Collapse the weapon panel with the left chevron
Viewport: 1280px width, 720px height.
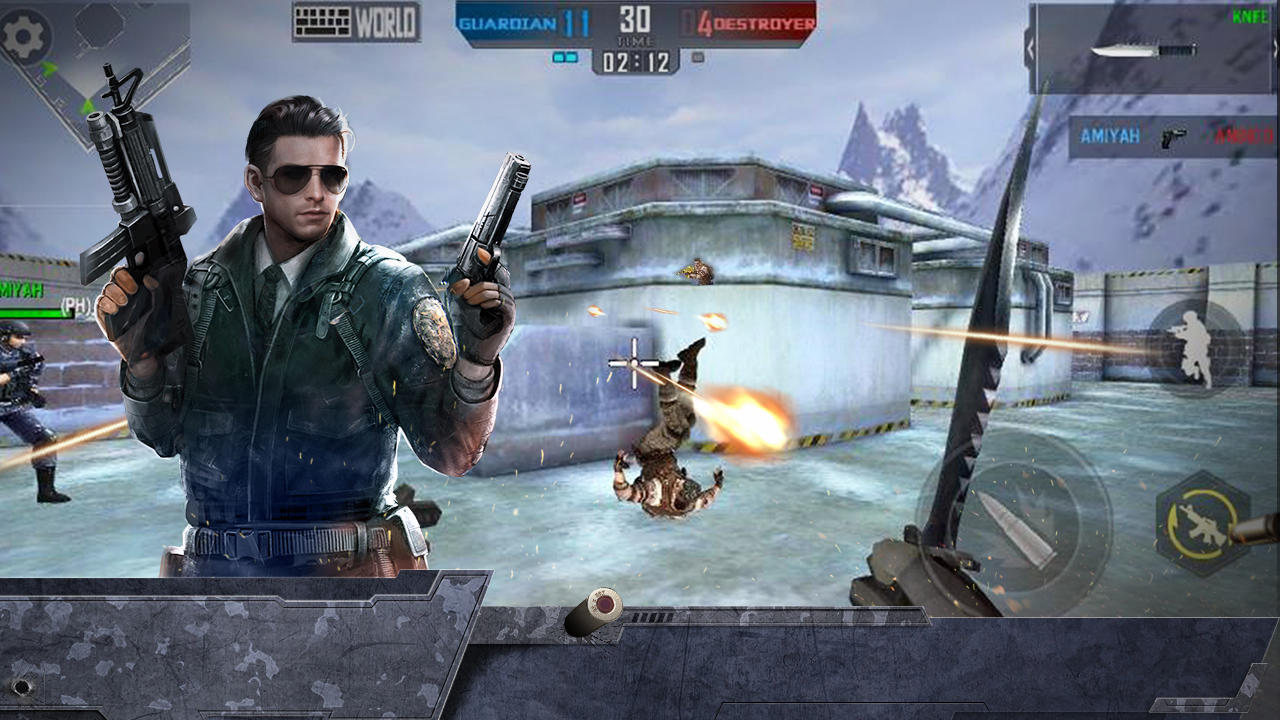pyautogui.click(x=1029, y=48)
